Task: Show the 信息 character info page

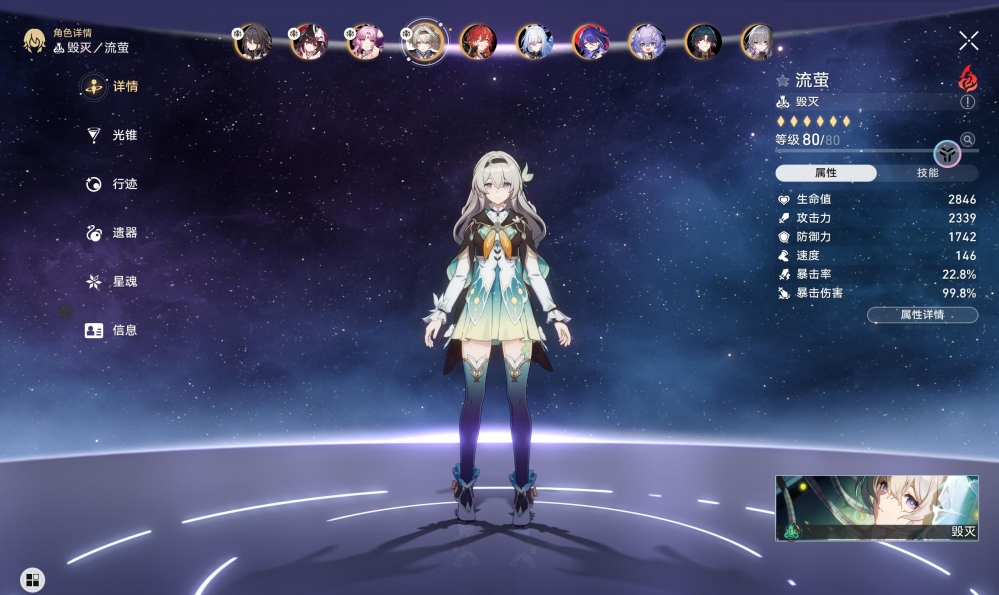Action: point(111,330)
